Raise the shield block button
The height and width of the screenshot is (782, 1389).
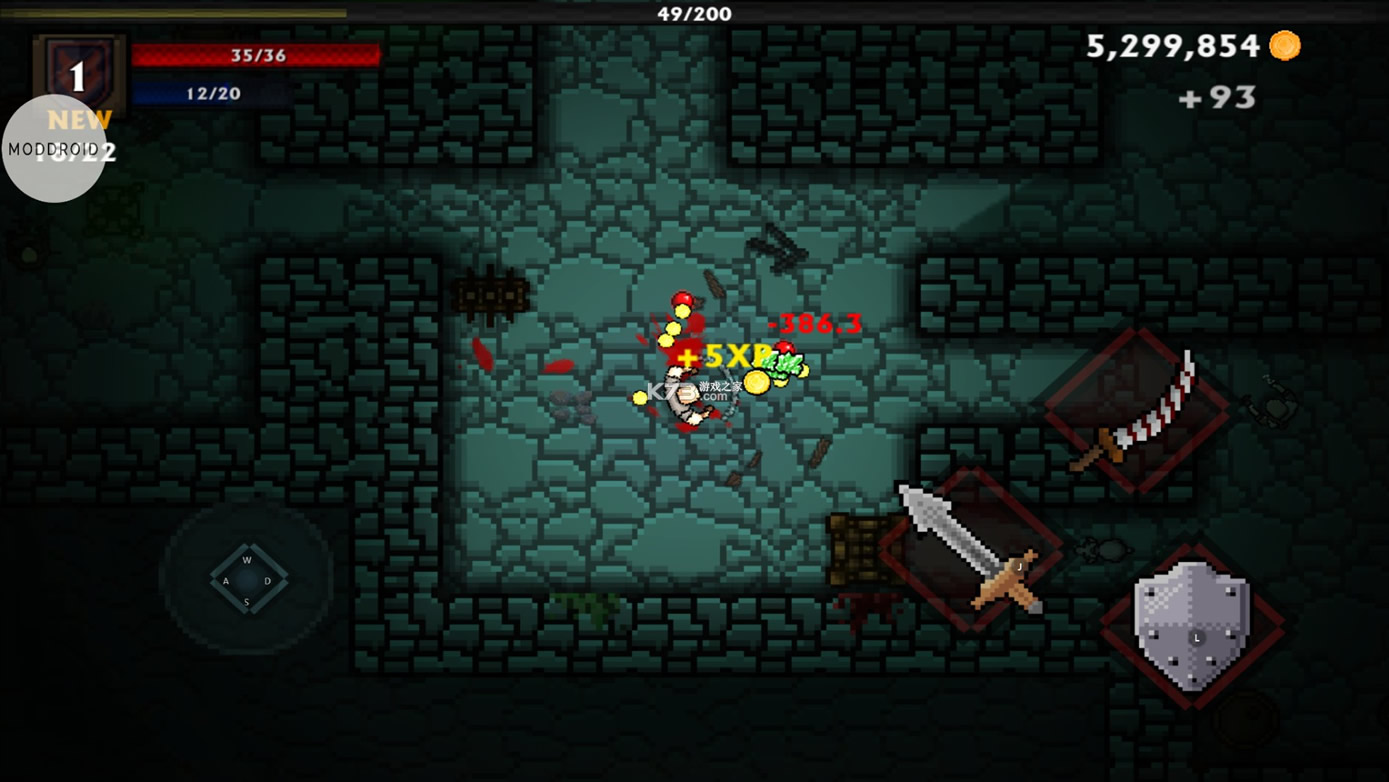(x=1192, y=627)
